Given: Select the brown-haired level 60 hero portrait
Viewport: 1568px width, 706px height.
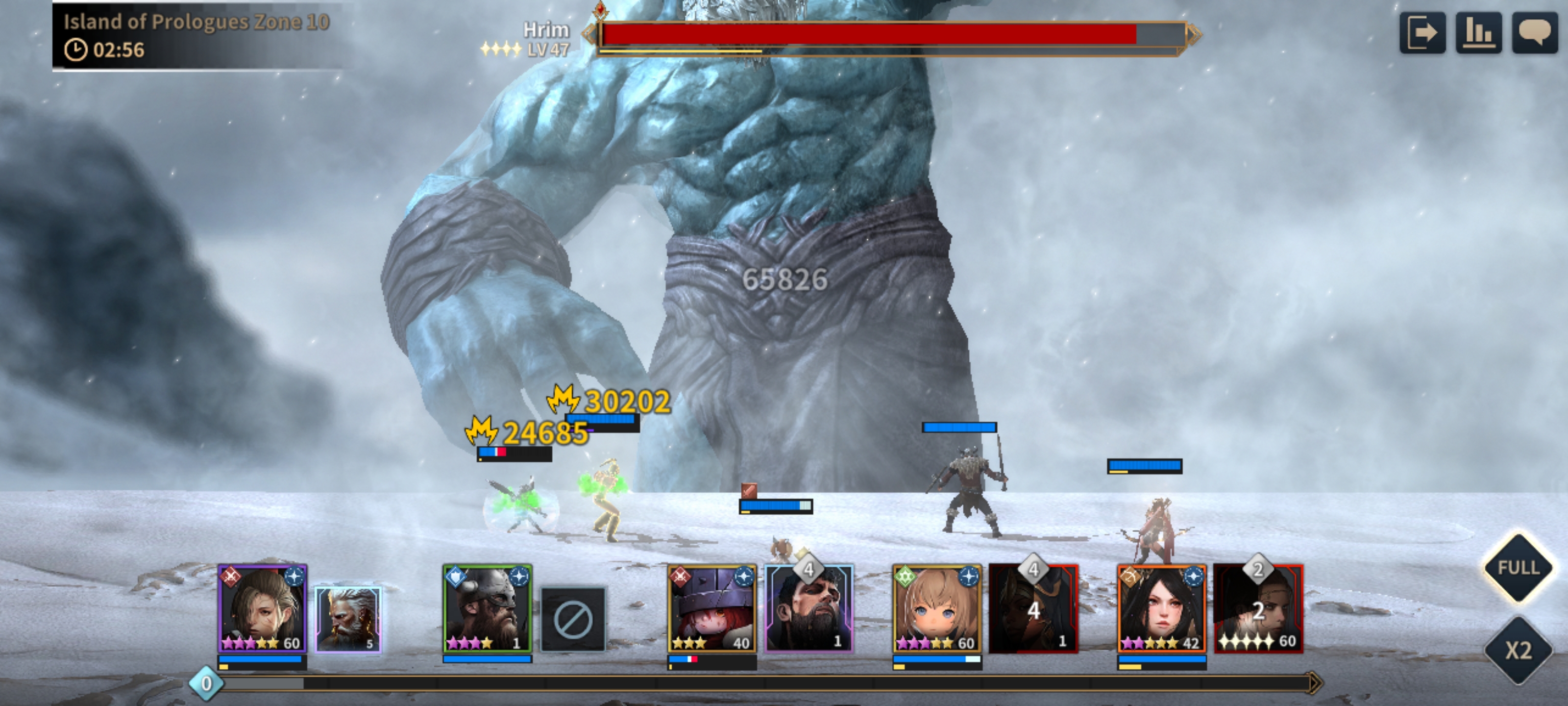Looking at the screenshot, I should click(262, 608).
